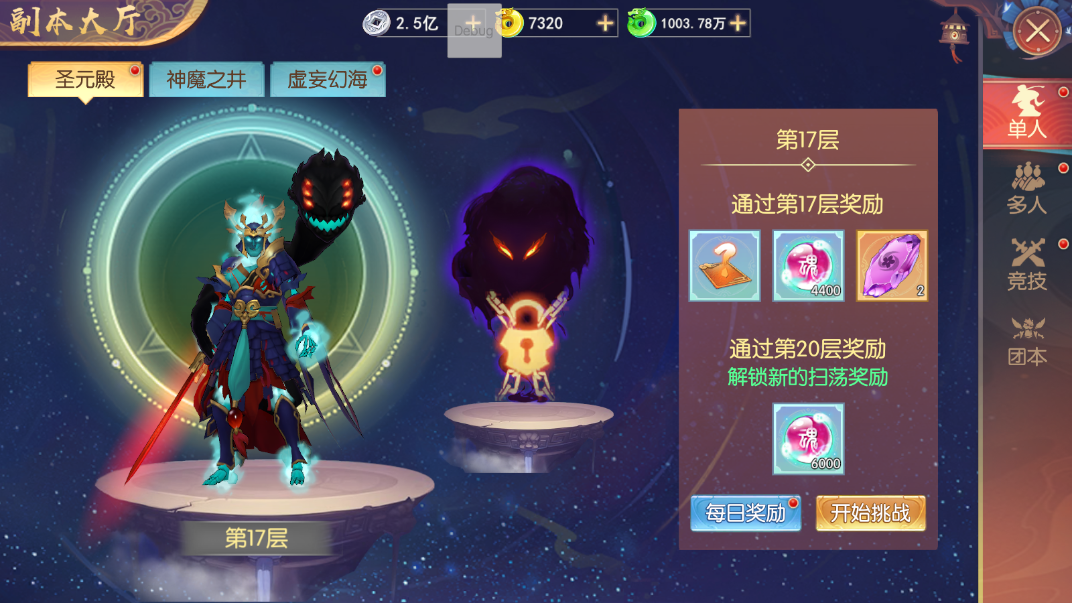Image resolution: width=1072 pixels, height=603 pixels.
Task: Select the 团本 raid section
Action: 1027,341
